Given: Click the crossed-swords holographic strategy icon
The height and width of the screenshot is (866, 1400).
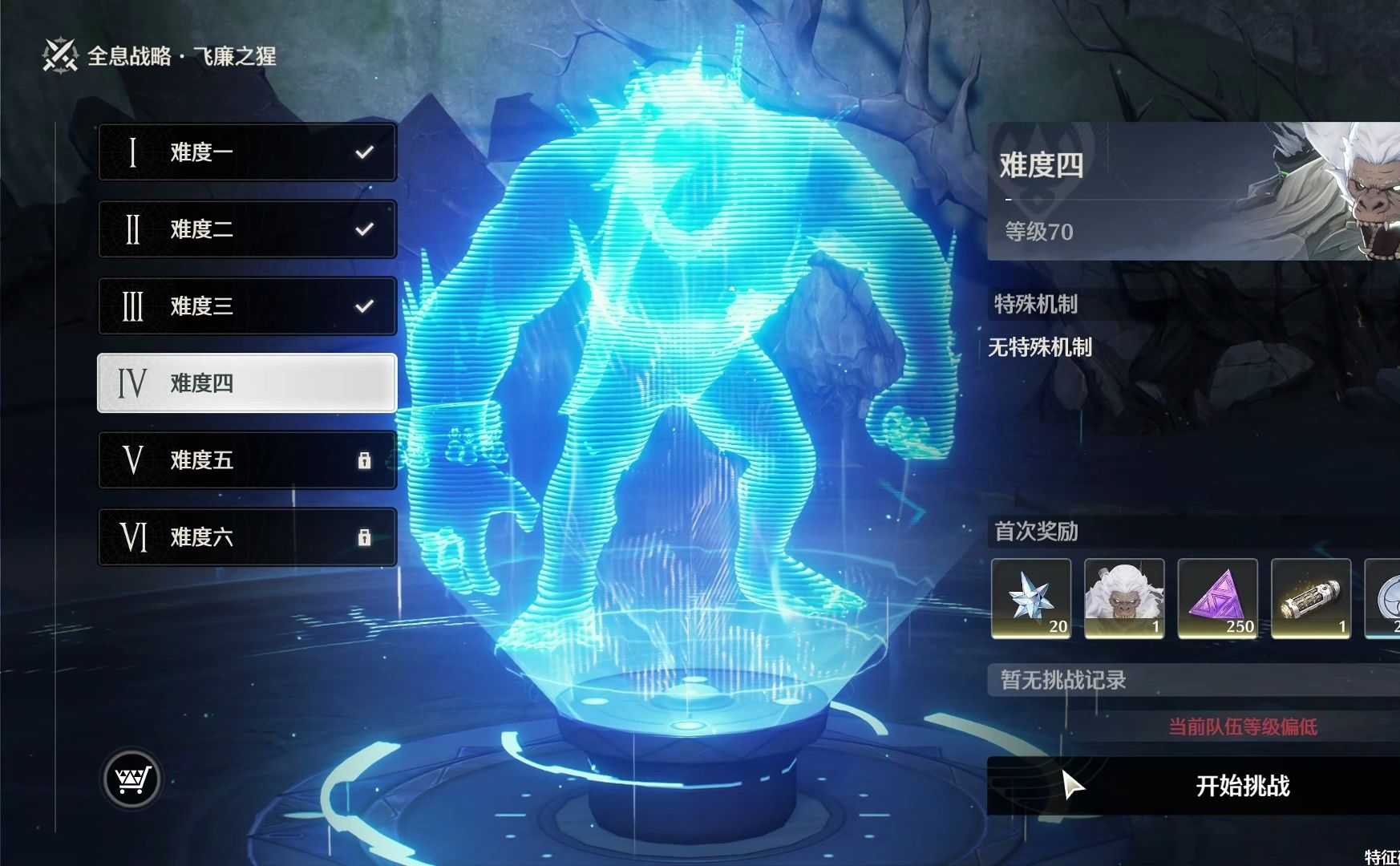Looking at the screenshot, I should [60, 55].
